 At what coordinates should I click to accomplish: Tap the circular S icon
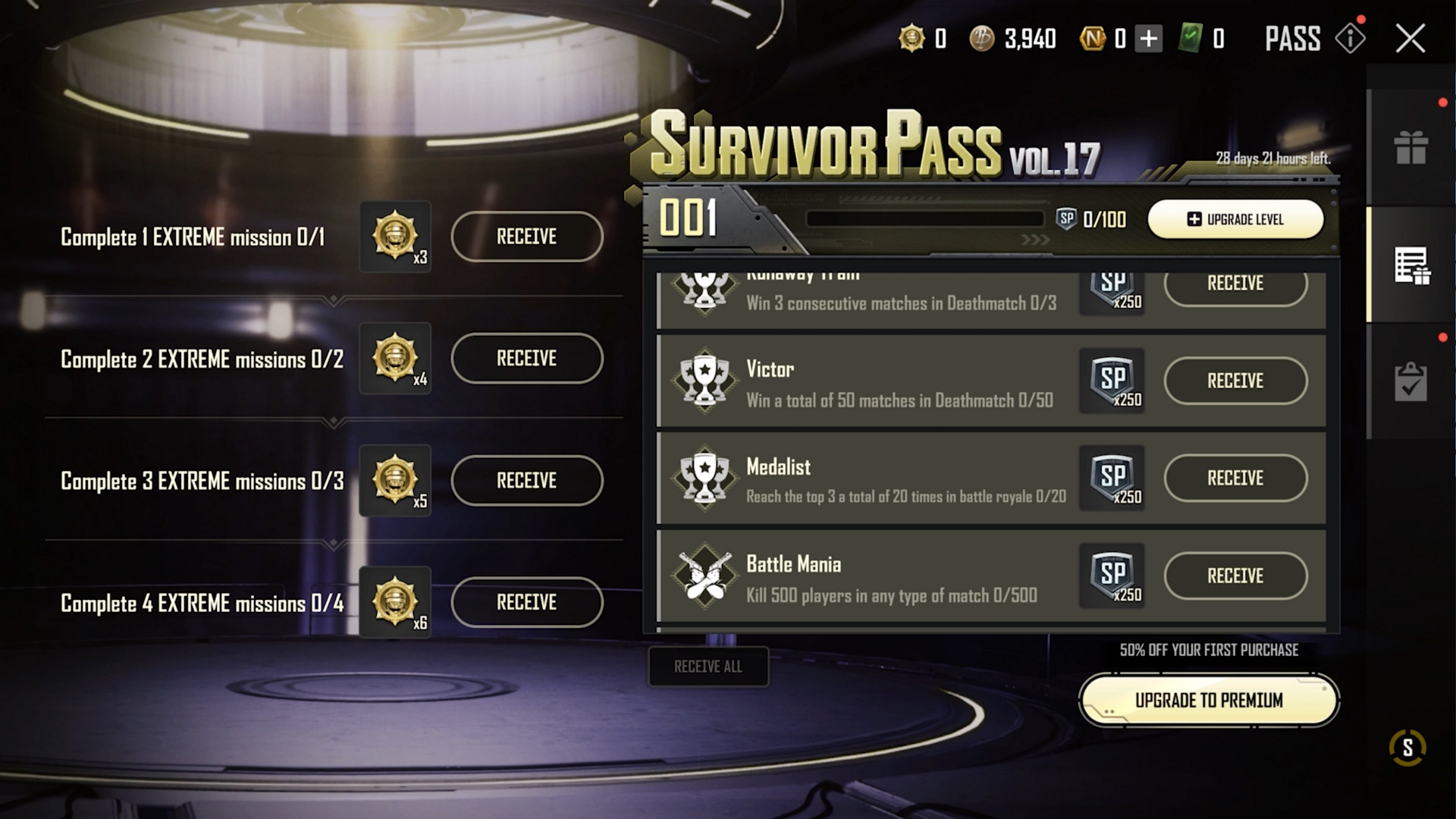1407,748
